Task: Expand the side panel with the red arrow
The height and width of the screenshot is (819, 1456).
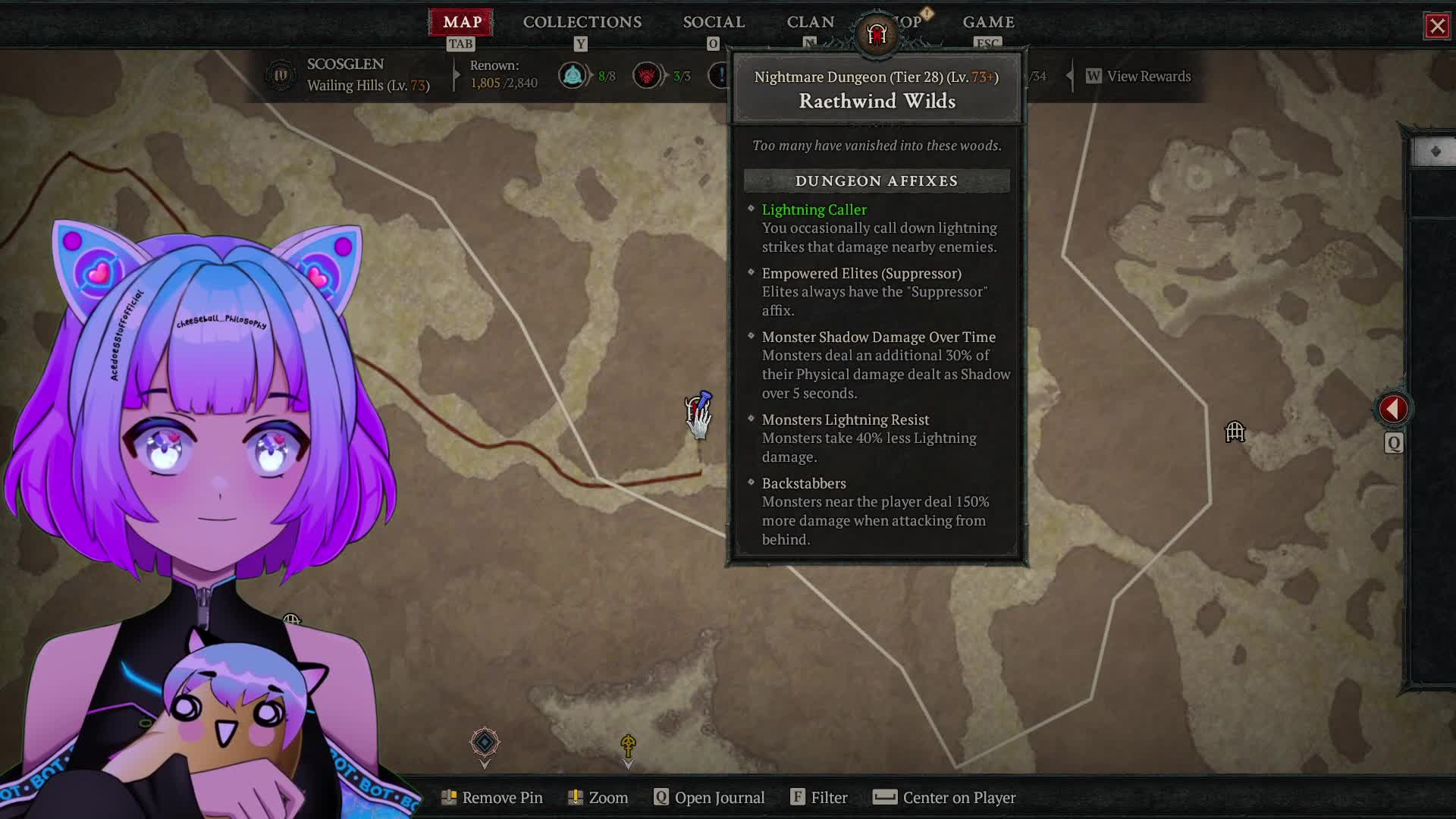Action: [x=1393, y=409]
